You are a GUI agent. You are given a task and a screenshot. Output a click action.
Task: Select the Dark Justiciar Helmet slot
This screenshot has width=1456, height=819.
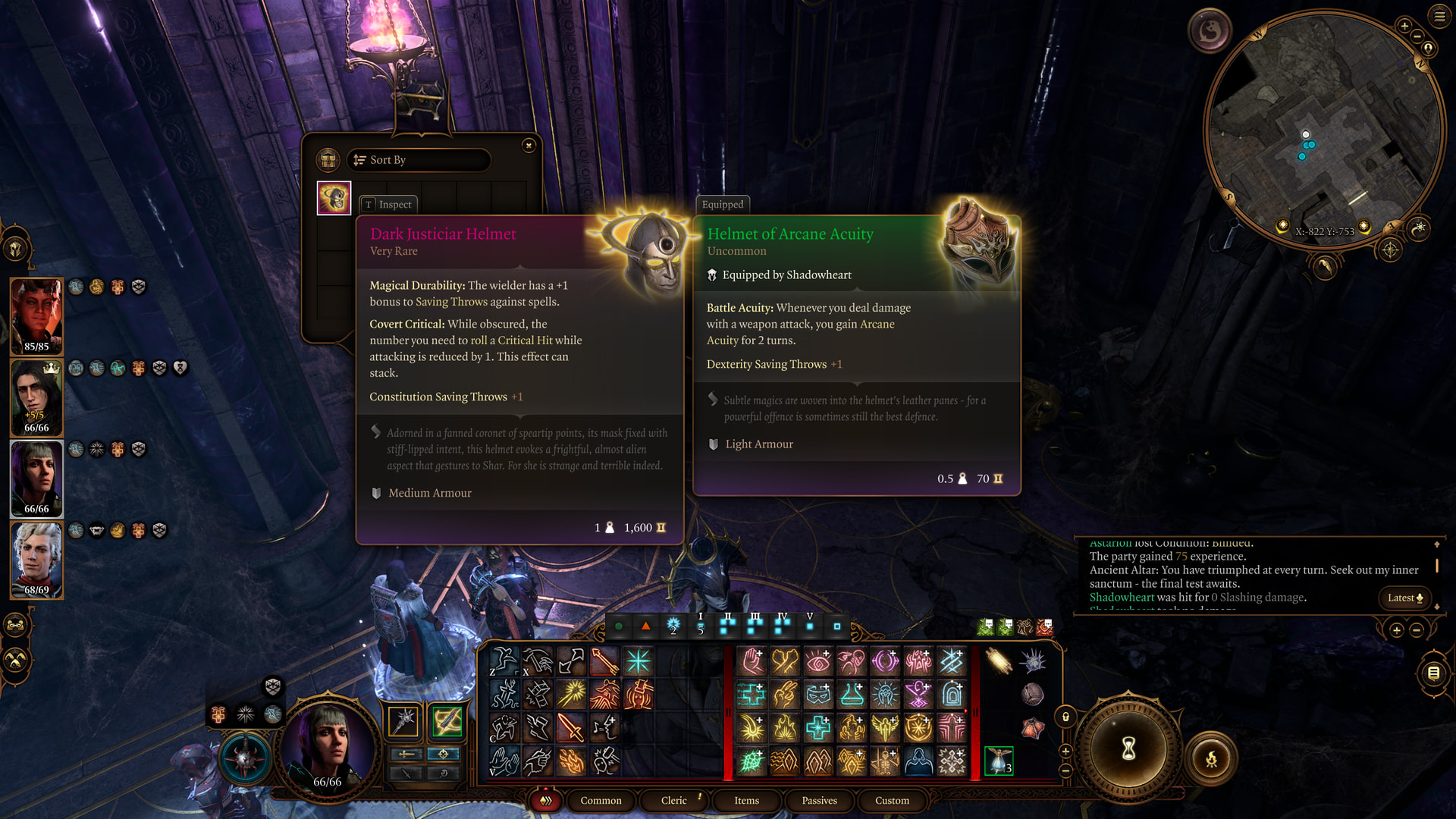tap(334, 198)
